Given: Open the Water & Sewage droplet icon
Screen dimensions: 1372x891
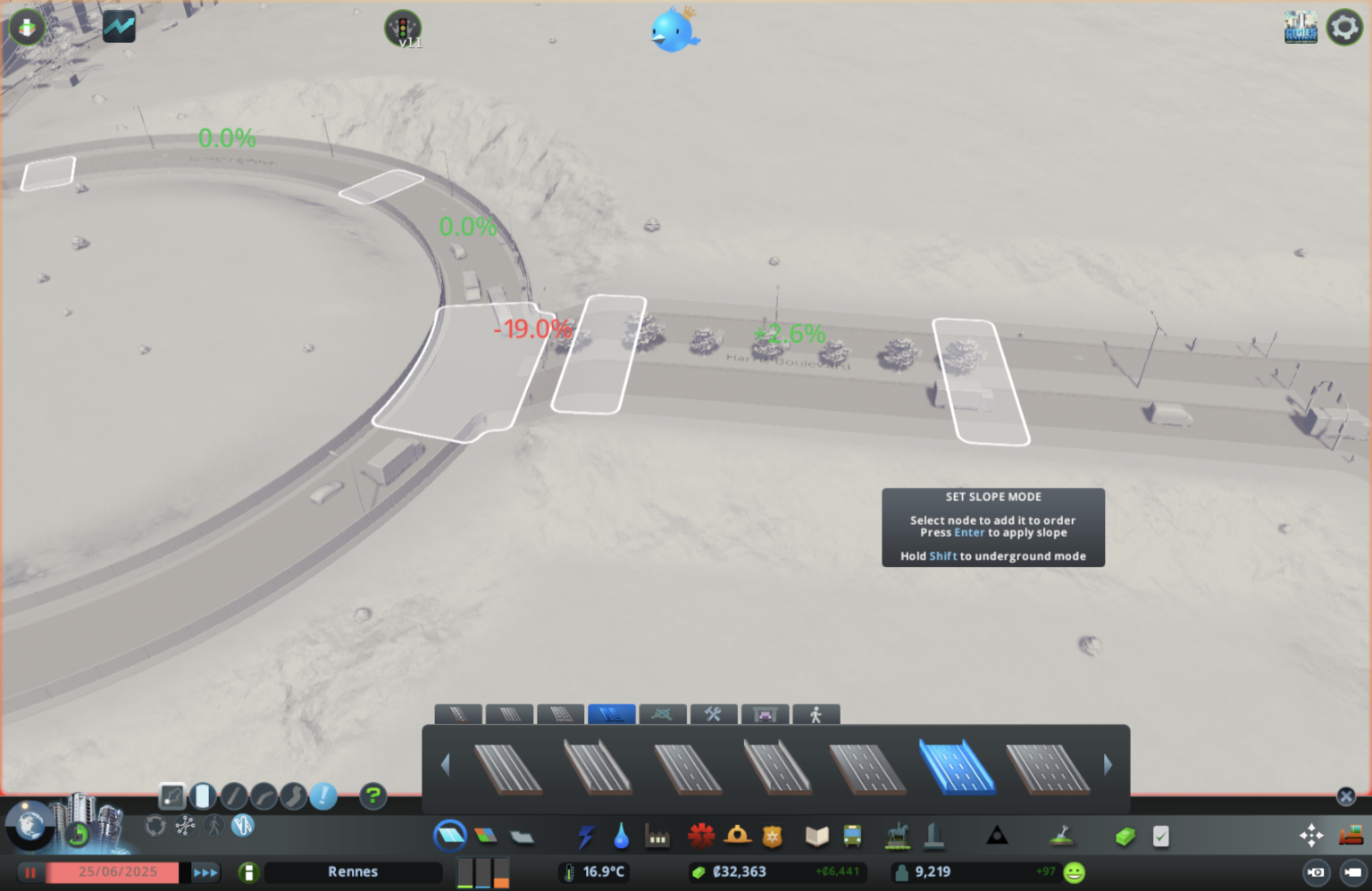Looking at the screenshot, I should [621, 836].
